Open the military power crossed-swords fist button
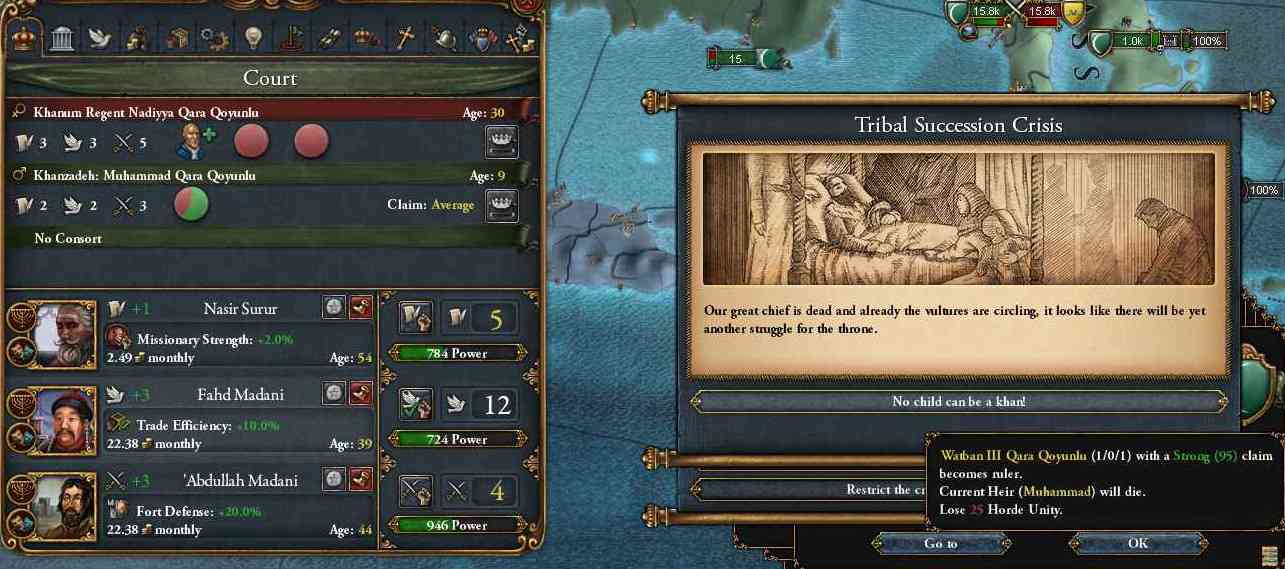 (415, 490)
